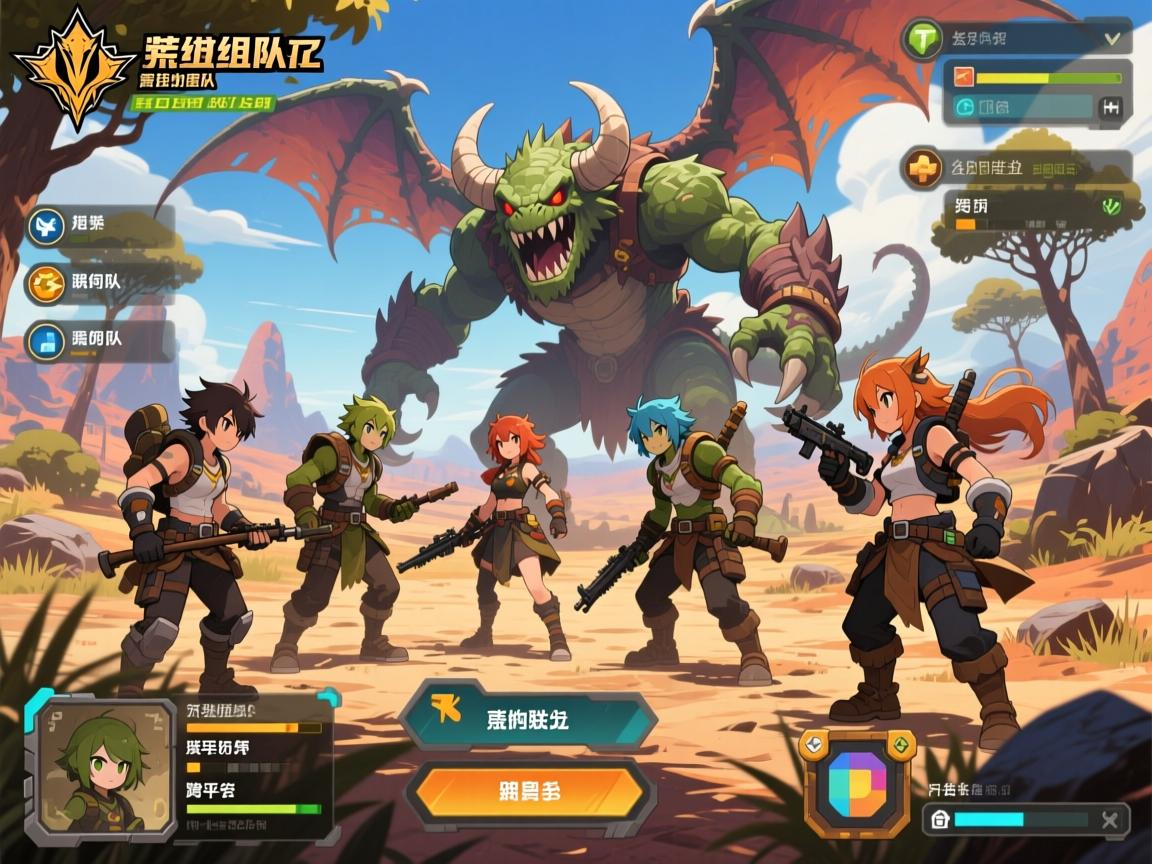Viewport: 1152px width, 864px height.
Task: Select the blue bird icon menu entry
Action: tap(46, 227)
